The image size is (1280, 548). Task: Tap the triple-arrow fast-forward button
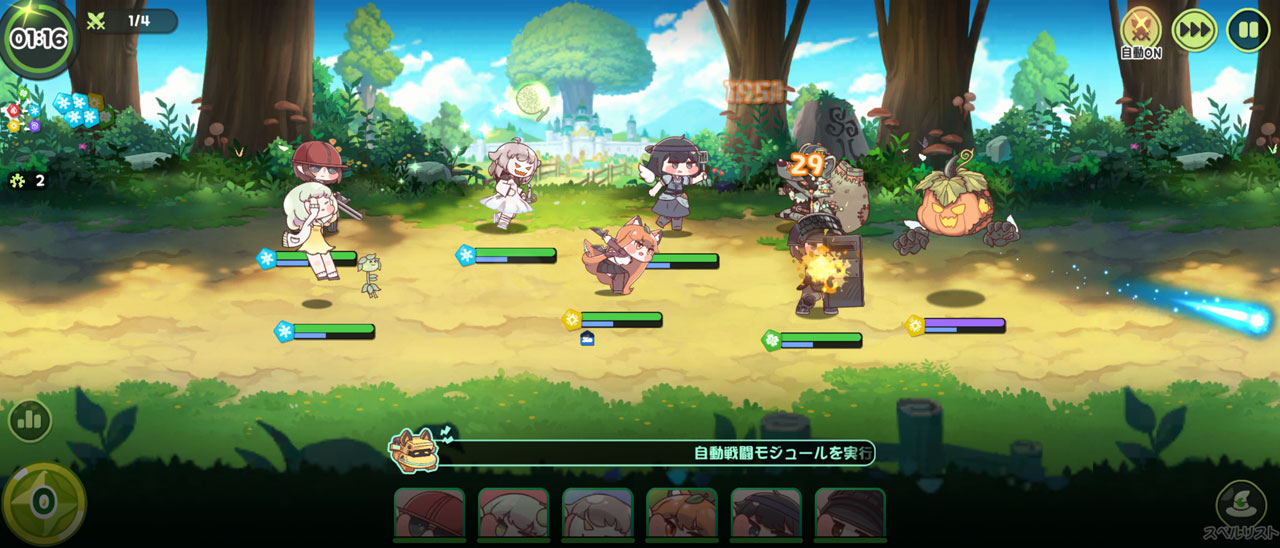click(1194, 29)
